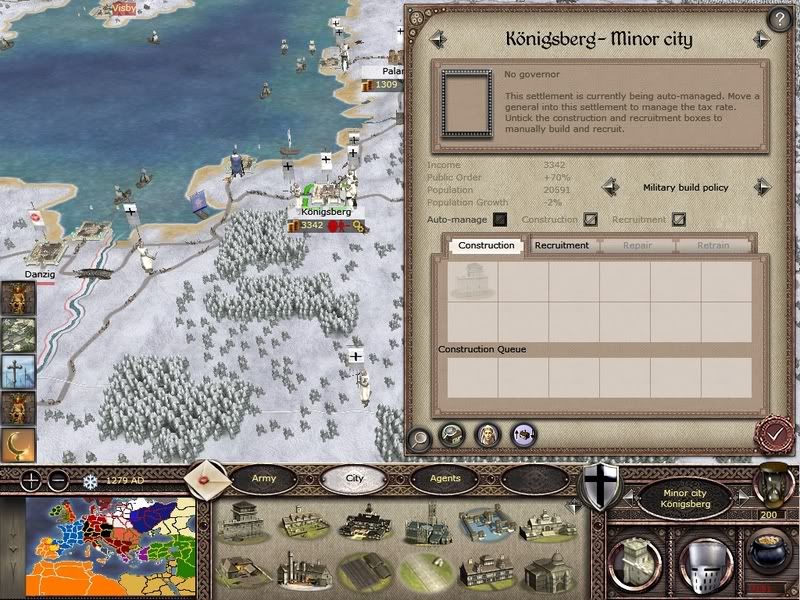The width and height of the screenshot is (800, 600).
Task: Zoom in the minimap with plus button
Action: [32, 478]
